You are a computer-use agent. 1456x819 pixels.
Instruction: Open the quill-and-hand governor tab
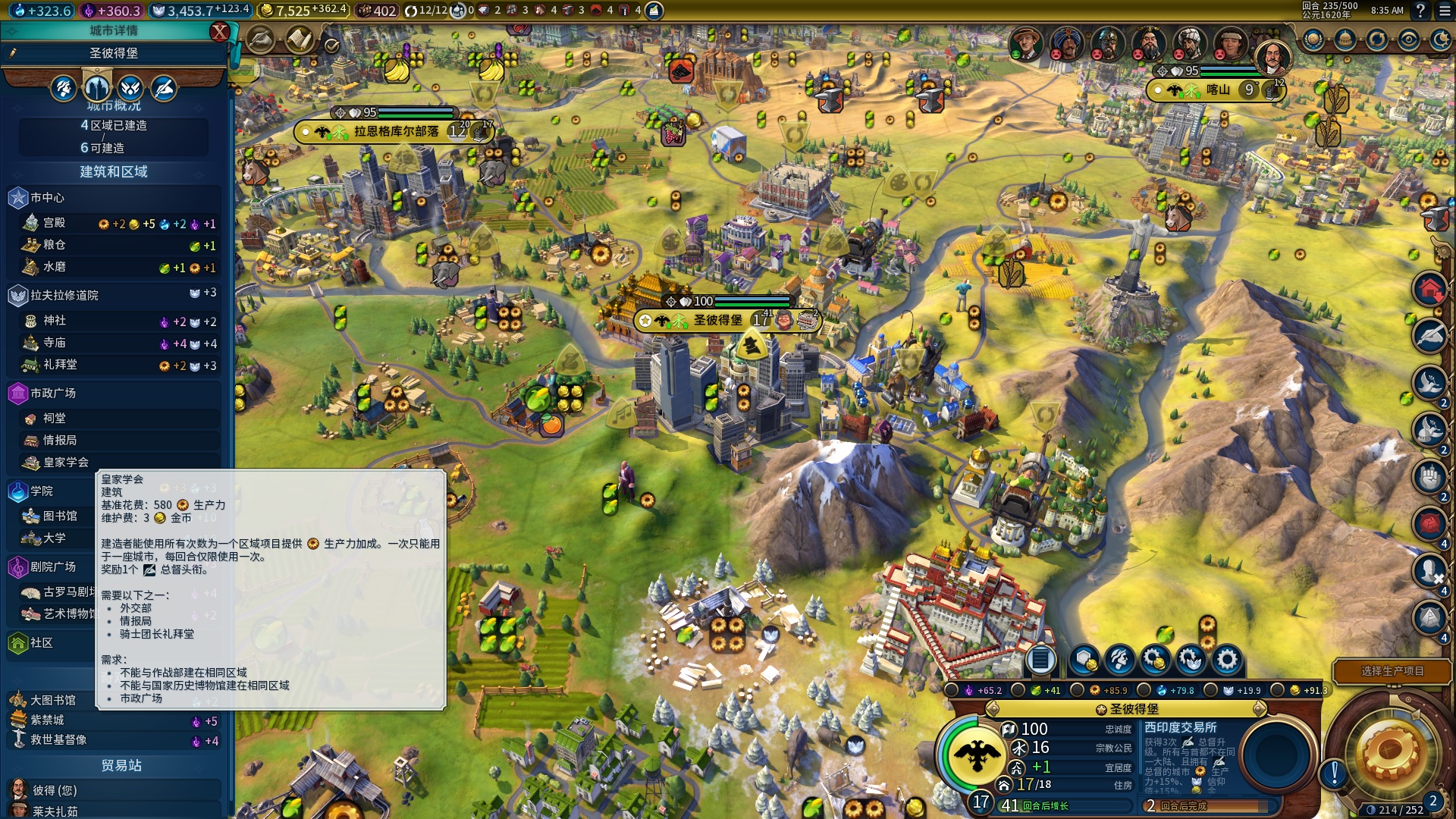pos(163,89)
